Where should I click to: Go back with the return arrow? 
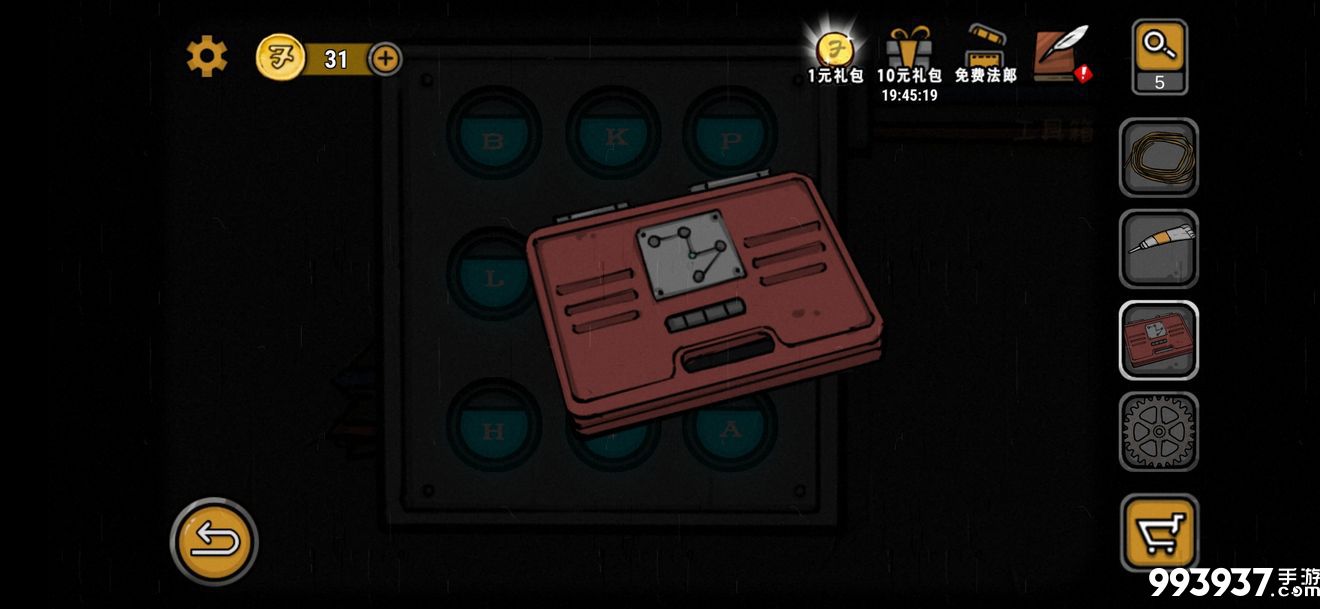(214, 542)
